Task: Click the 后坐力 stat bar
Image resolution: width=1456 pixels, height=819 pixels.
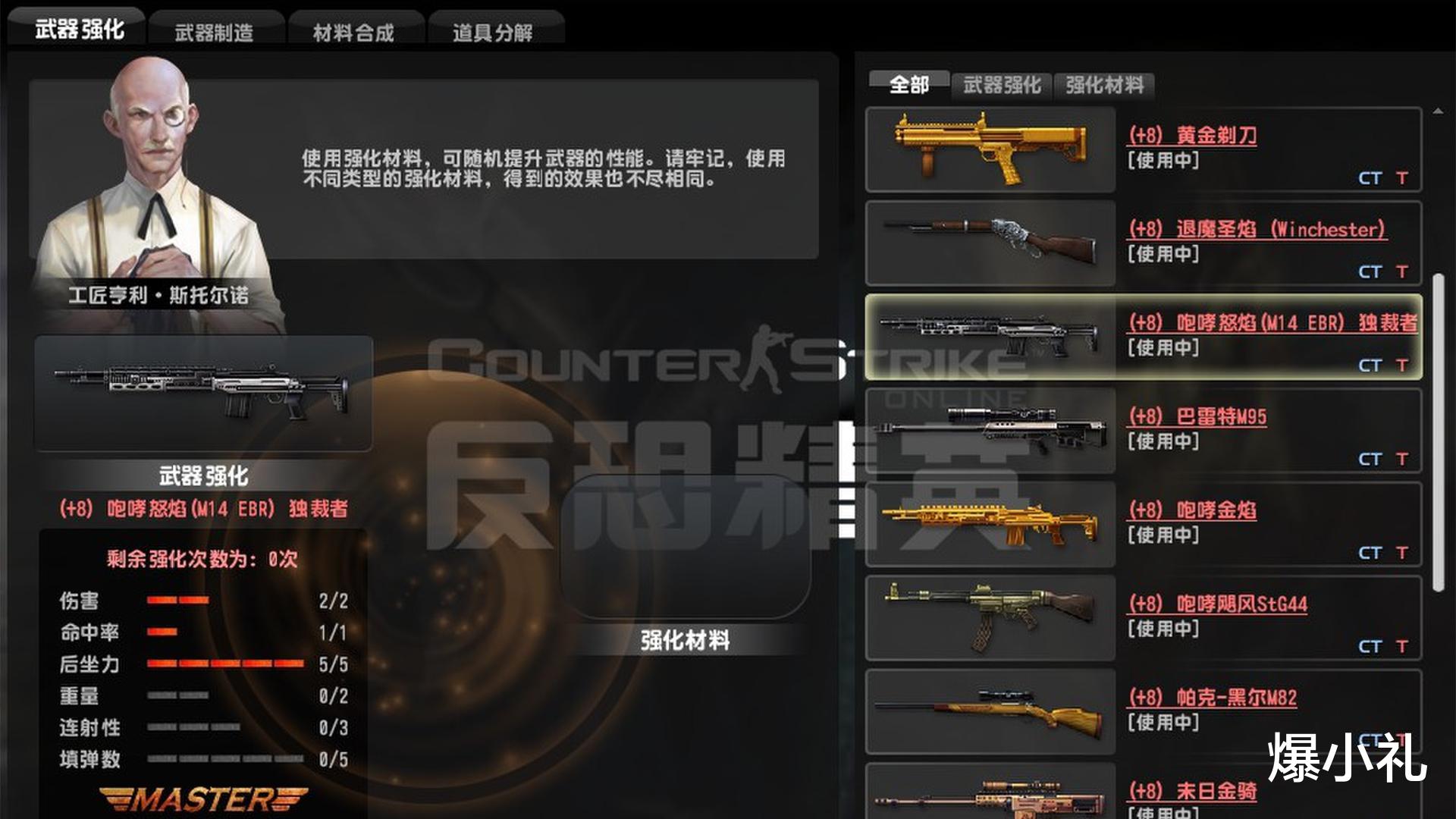Action: [220, 662]
